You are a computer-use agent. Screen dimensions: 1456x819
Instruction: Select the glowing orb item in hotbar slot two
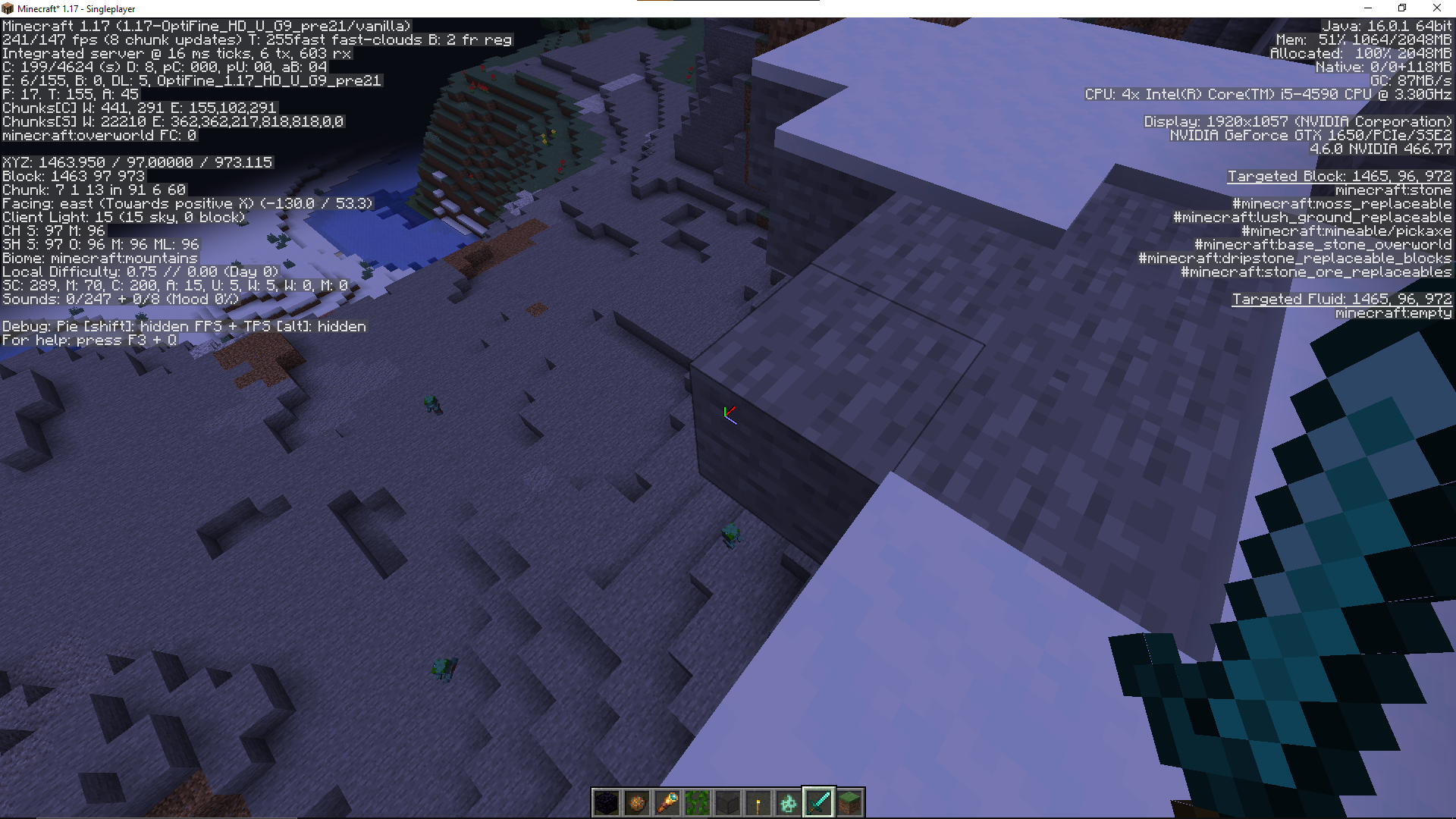tap(636, 802)
